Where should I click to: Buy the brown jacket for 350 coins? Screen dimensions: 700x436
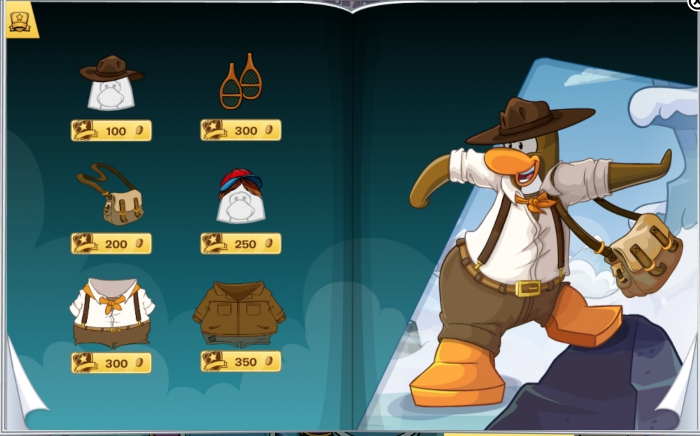tap(240, 362)
